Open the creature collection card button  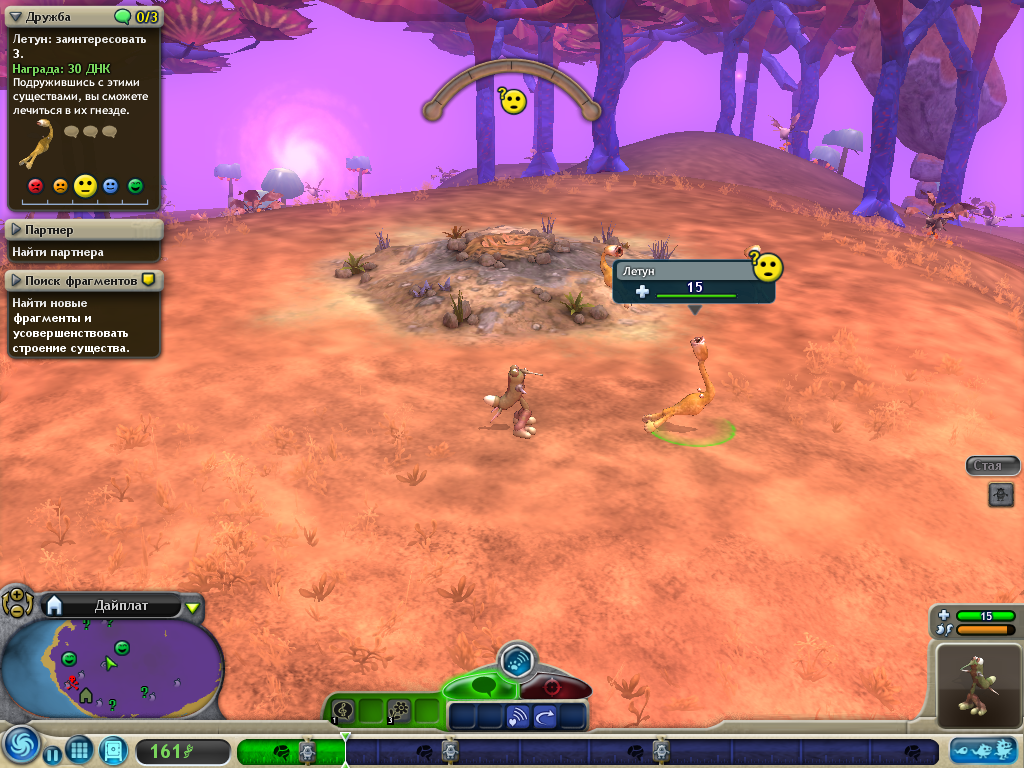tap(112, 750)
